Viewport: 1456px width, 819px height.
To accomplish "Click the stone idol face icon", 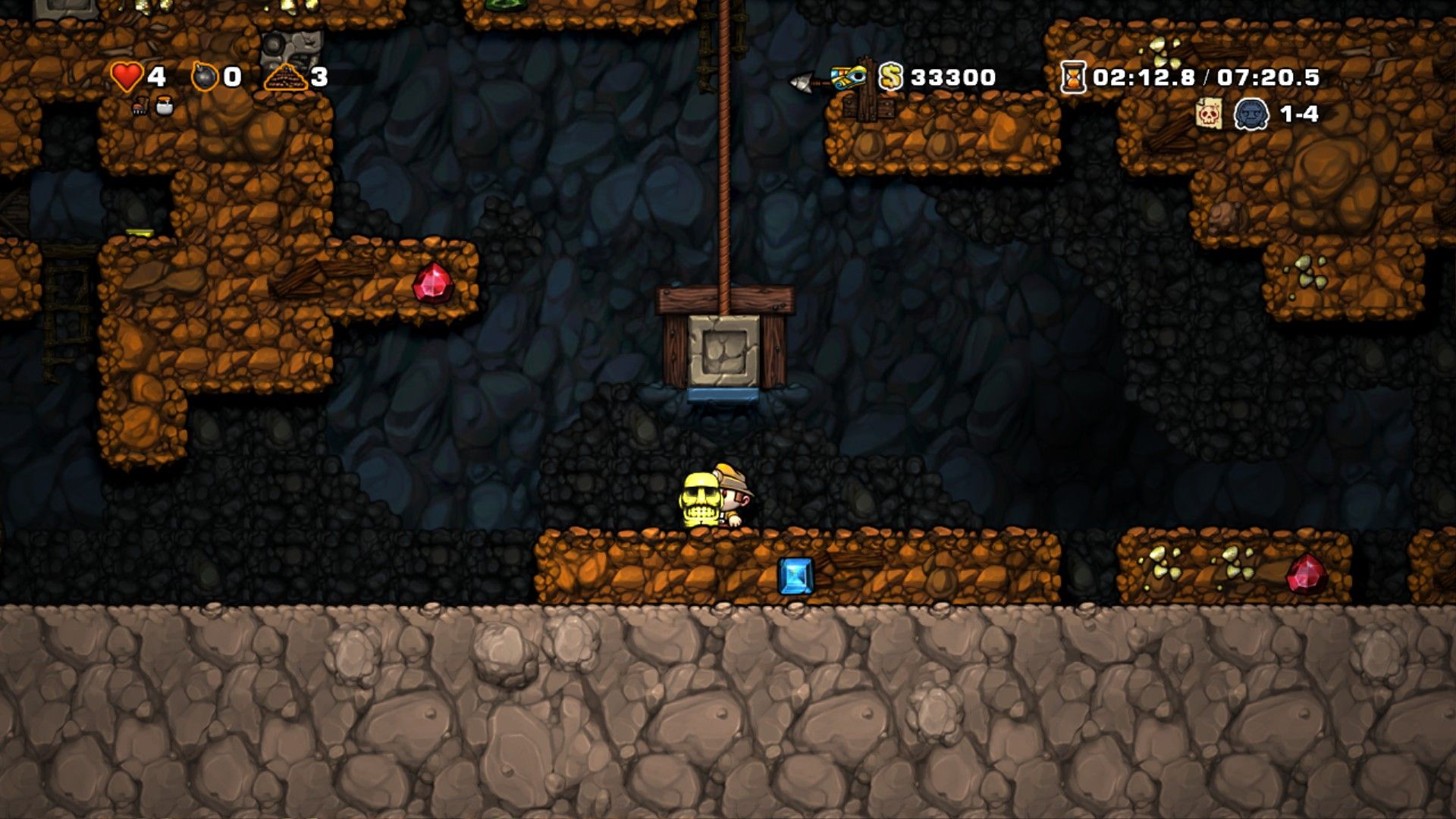I will (x=1254, y=114).
